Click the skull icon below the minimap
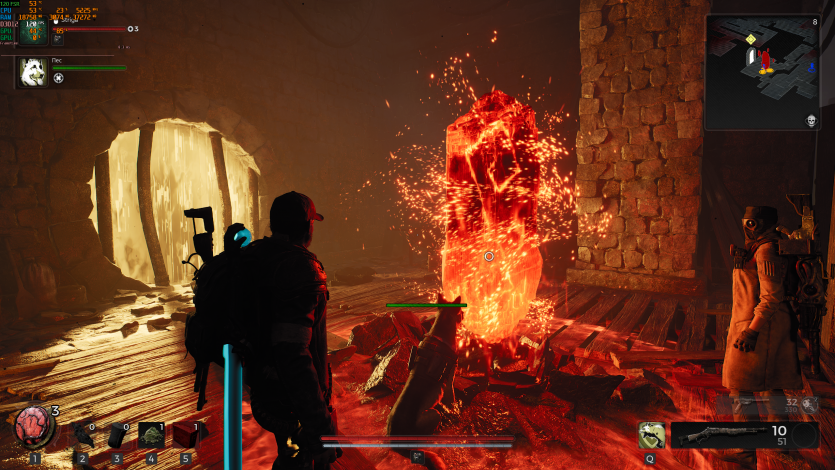 click(x=811, y=121)
